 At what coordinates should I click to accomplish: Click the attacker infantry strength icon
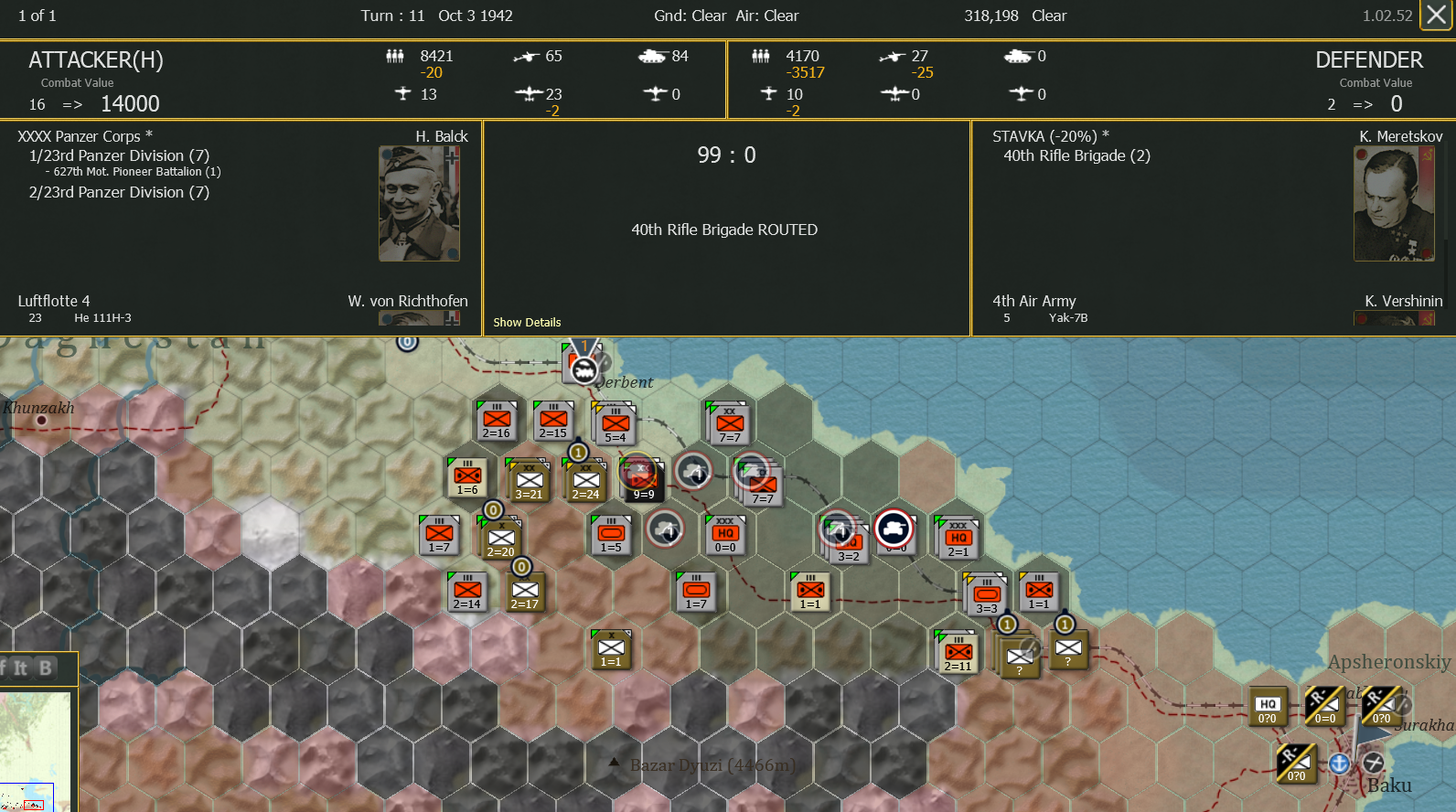point(395,57)
